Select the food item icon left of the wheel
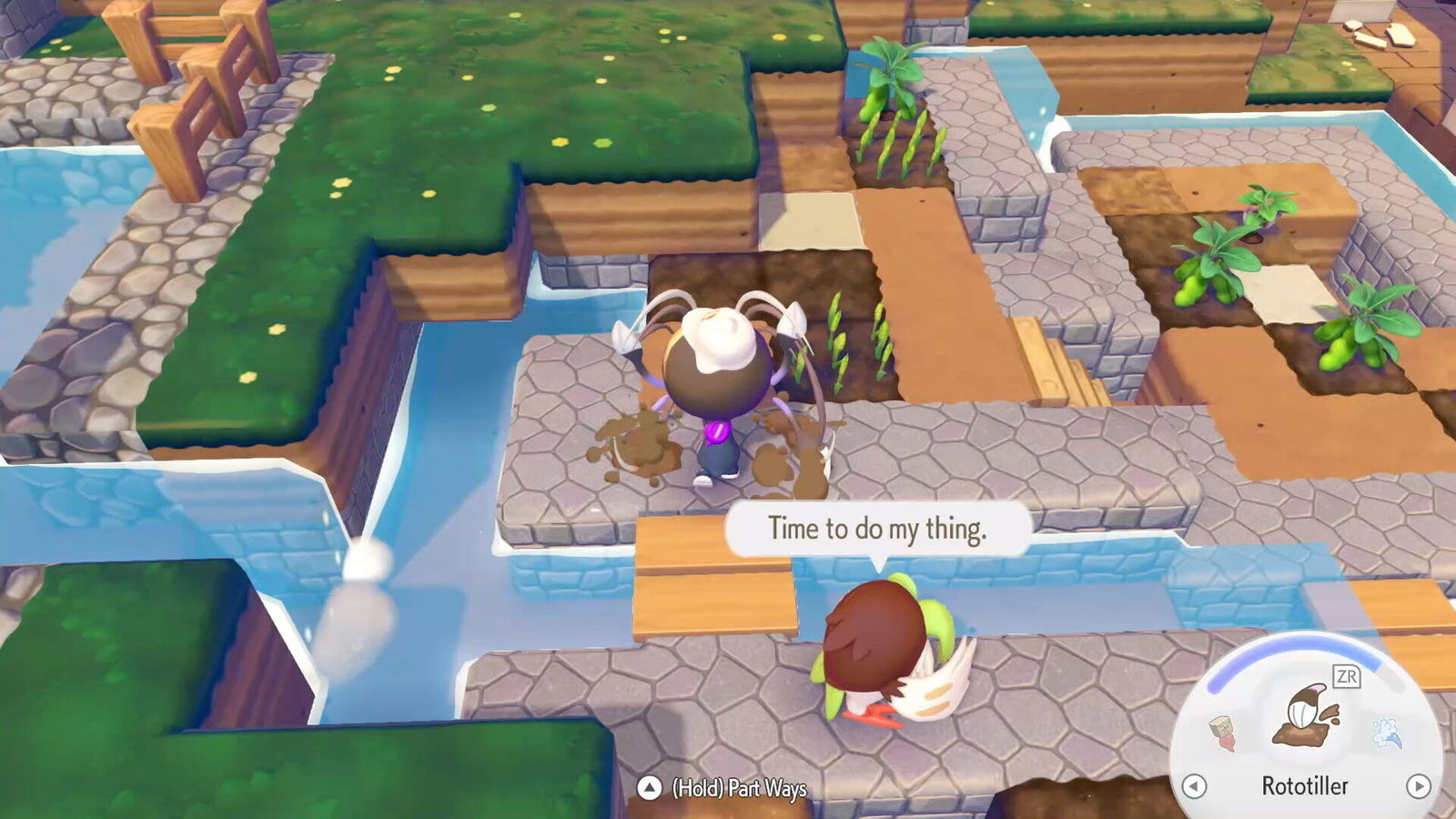 click(1223, 733)
